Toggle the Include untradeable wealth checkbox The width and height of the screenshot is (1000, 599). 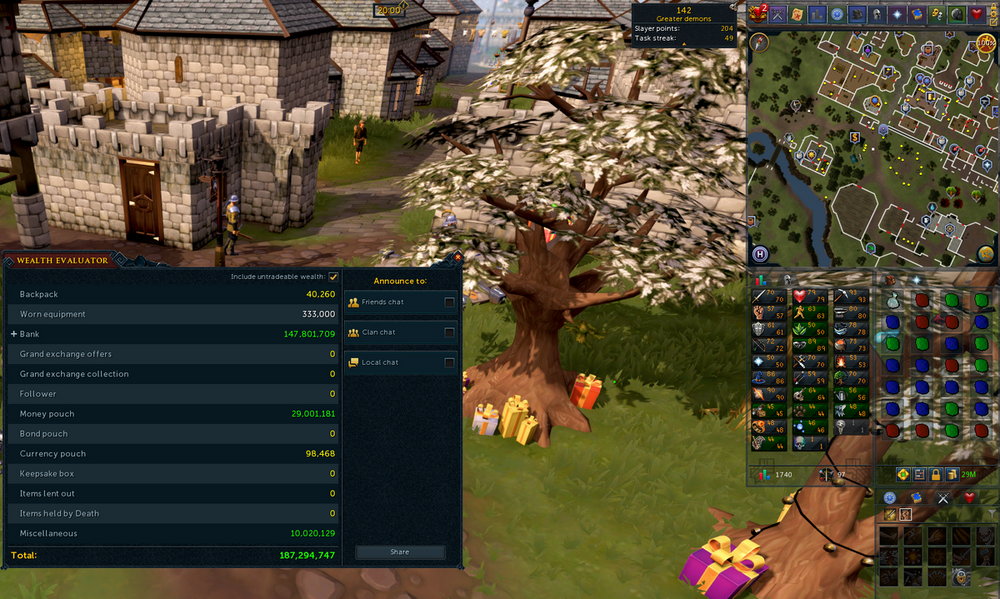point(333,277)
